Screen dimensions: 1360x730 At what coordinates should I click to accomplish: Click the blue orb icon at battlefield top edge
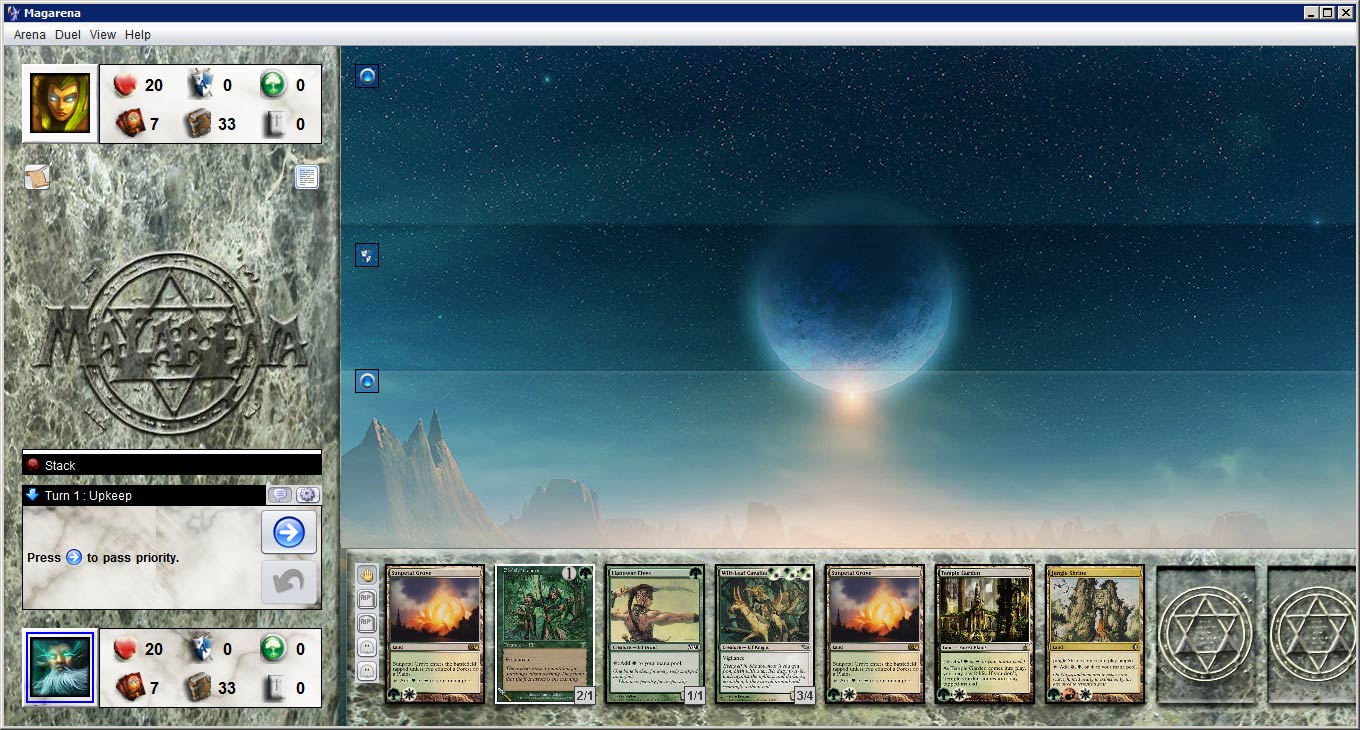tap(366, 75)
